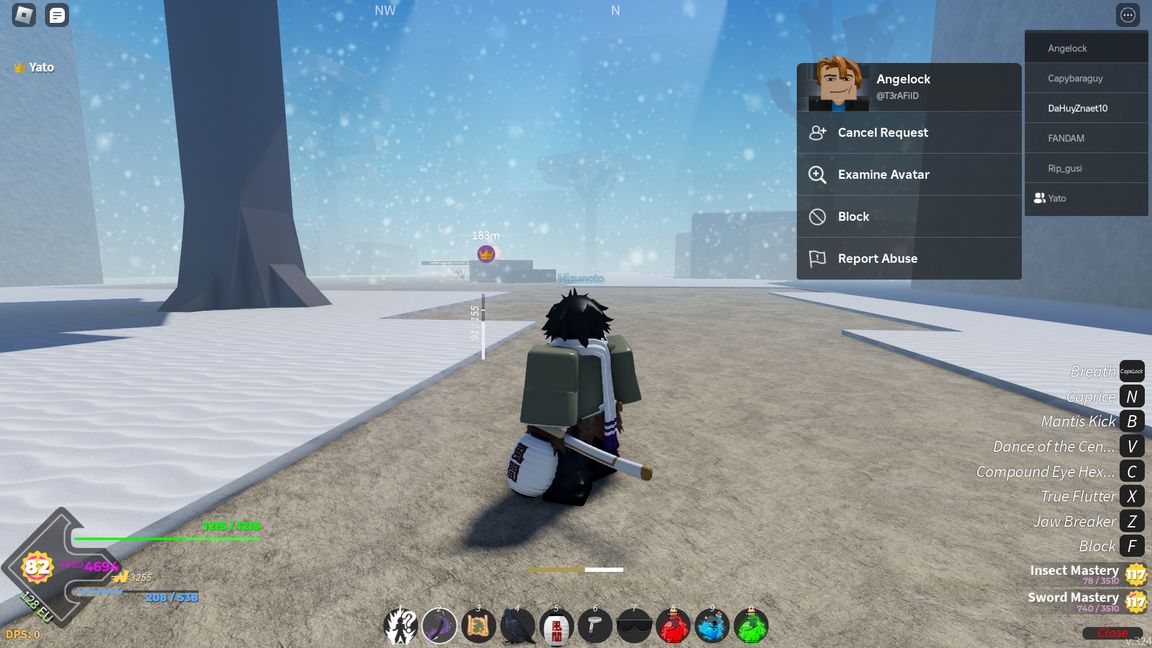Equip the purple scythe hotbar slot
The image size is (1152, 648).
pos(439,626)
